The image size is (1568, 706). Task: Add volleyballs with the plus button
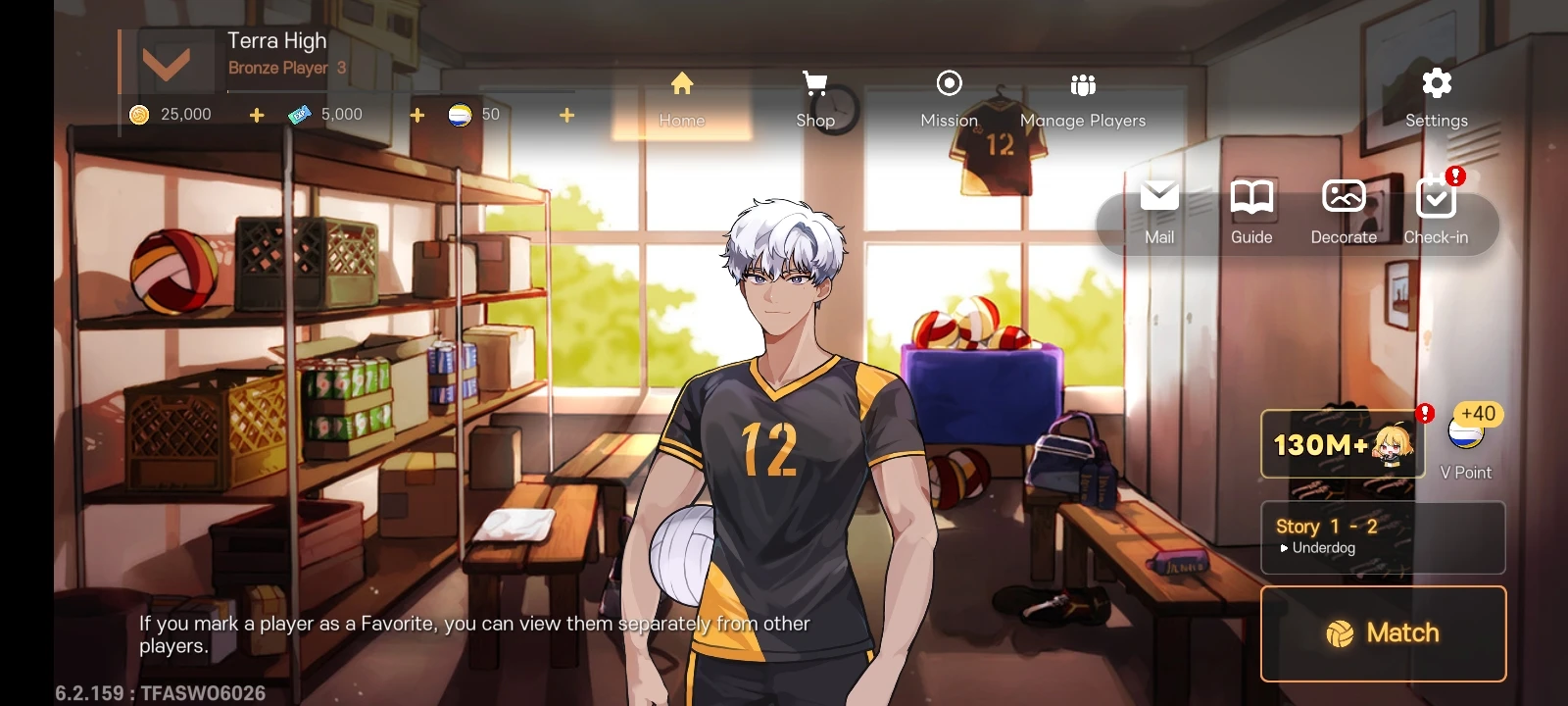[566, 114]
